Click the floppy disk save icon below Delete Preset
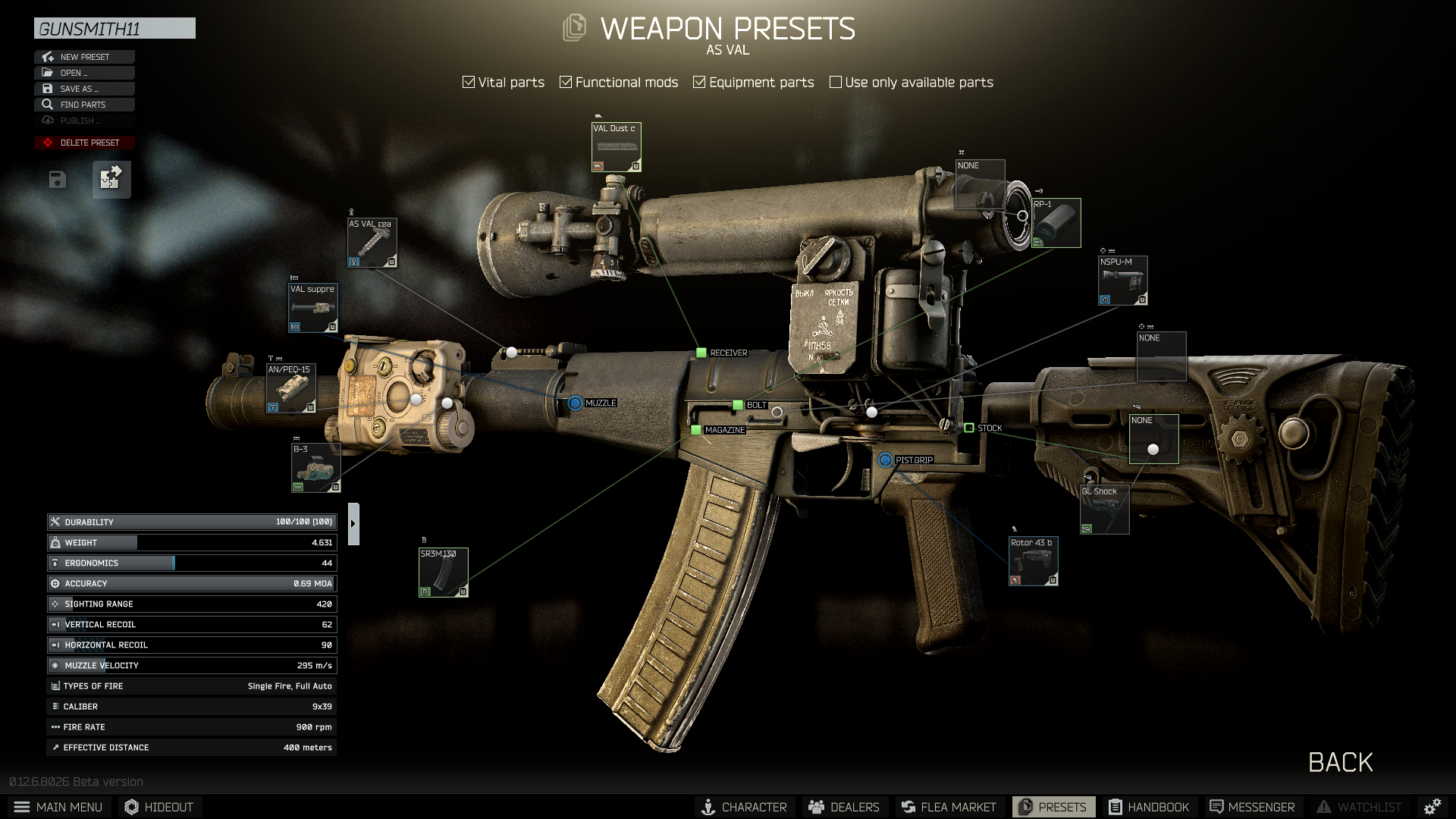The width and height of the screenshot is (1456, 819). point(56,179)
